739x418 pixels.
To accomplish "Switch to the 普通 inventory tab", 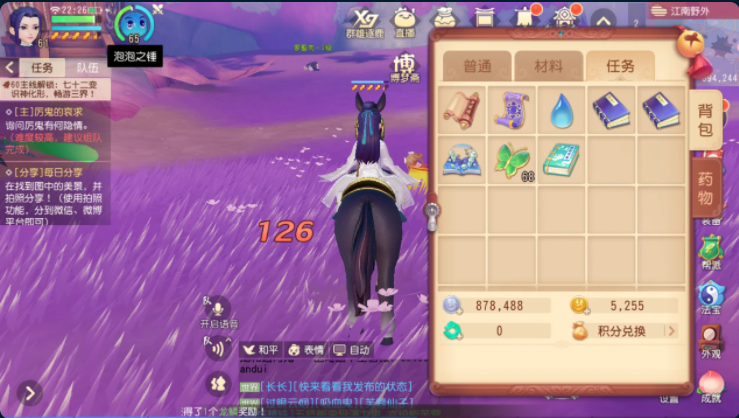I will (477, 66).
